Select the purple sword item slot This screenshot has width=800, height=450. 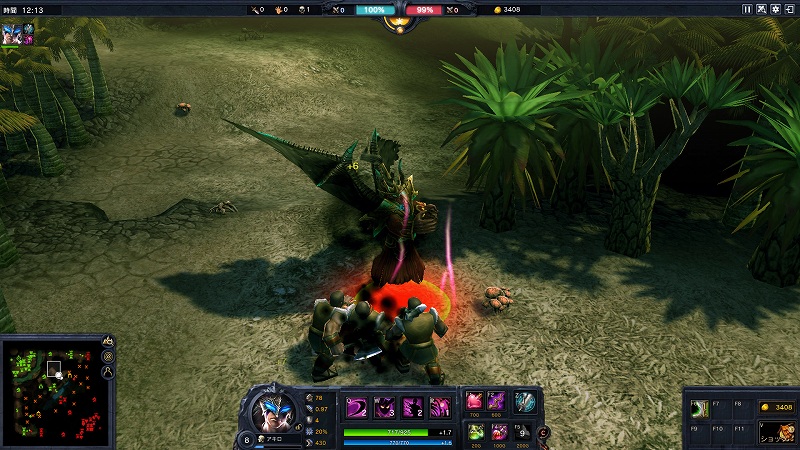[x=497, y=401]
